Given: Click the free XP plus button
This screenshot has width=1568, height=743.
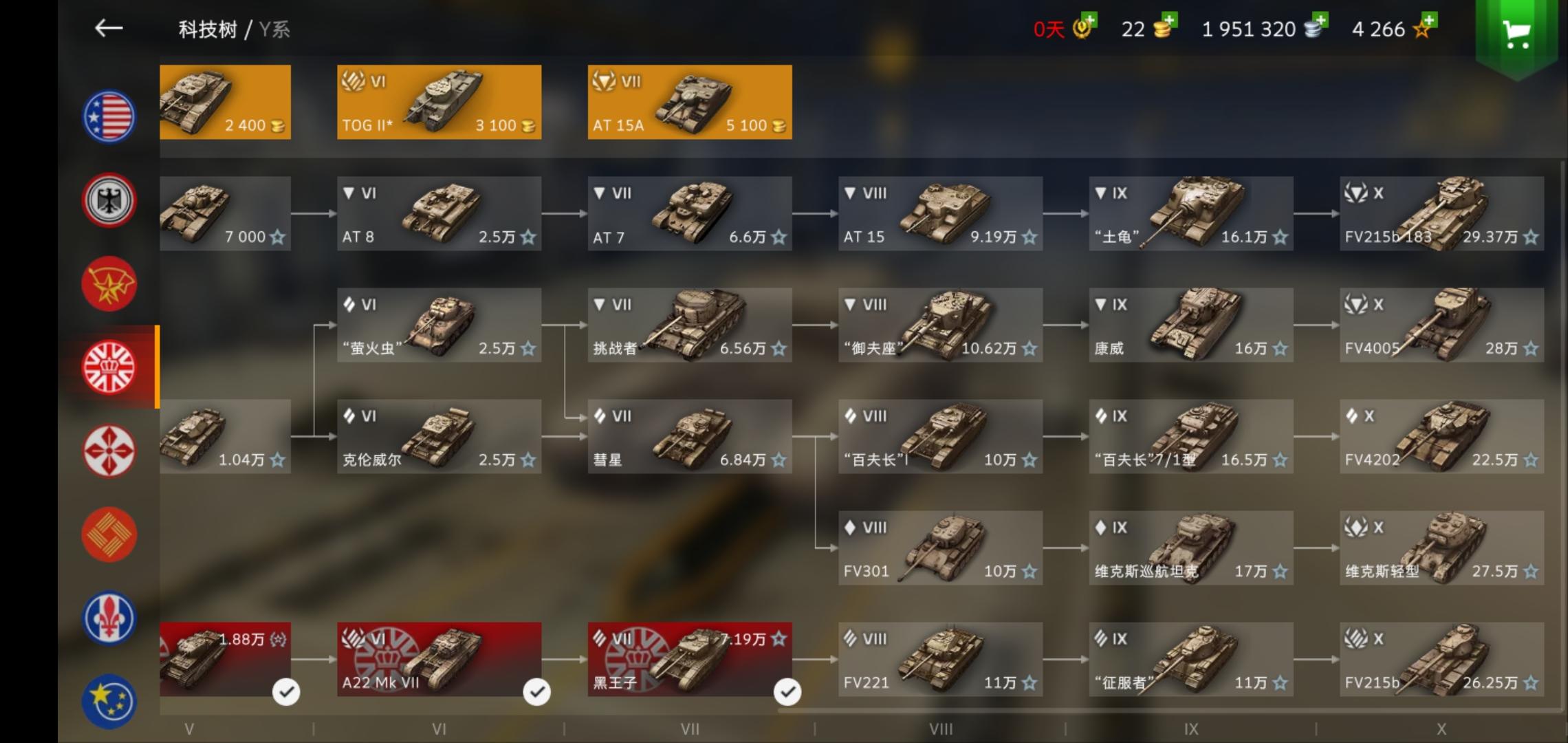Looking at the screenshot, I should pos(1429,19).
